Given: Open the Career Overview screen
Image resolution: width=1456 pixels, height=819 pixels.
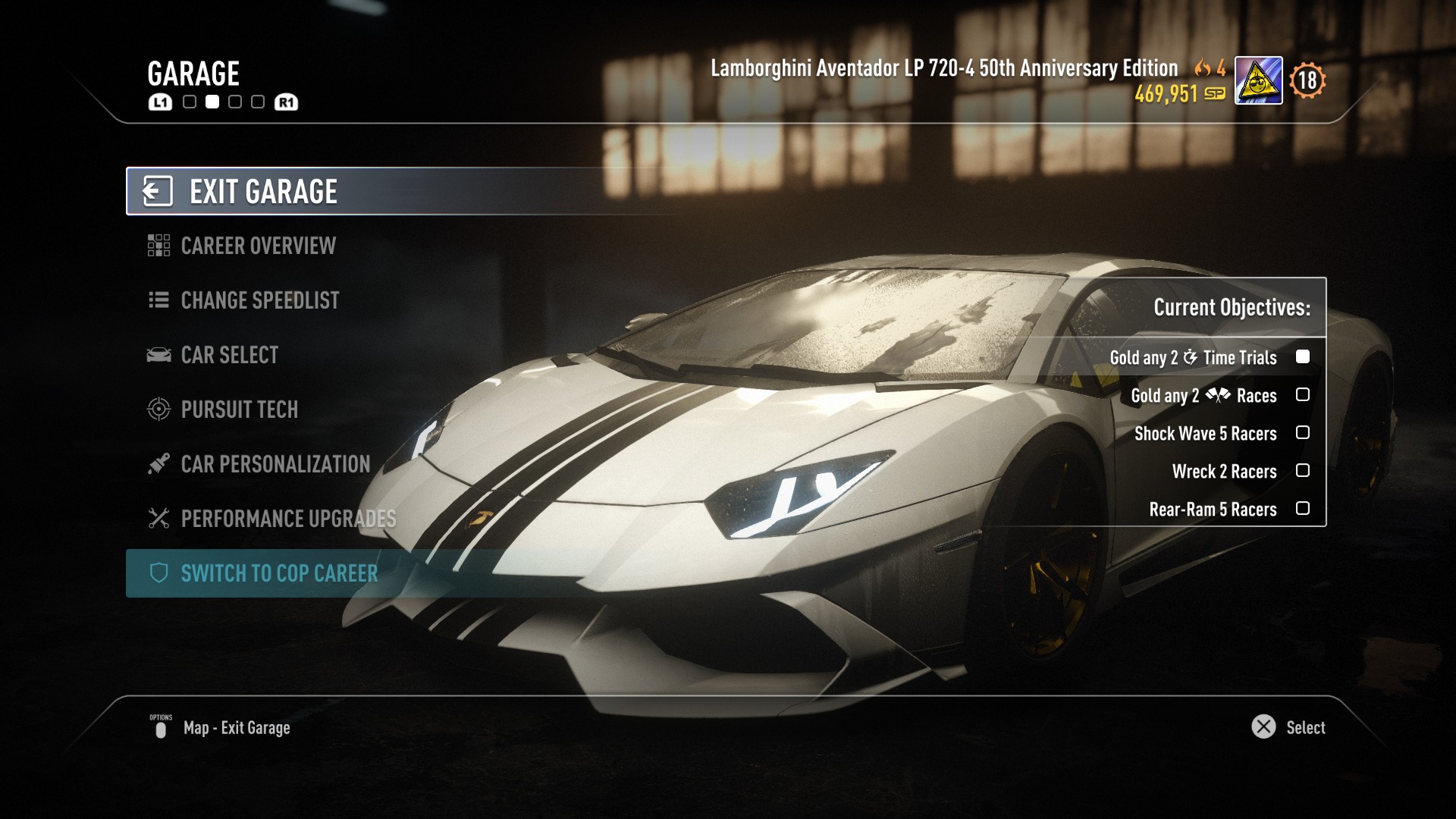Looking at the screenshot, I should point(258,246).
